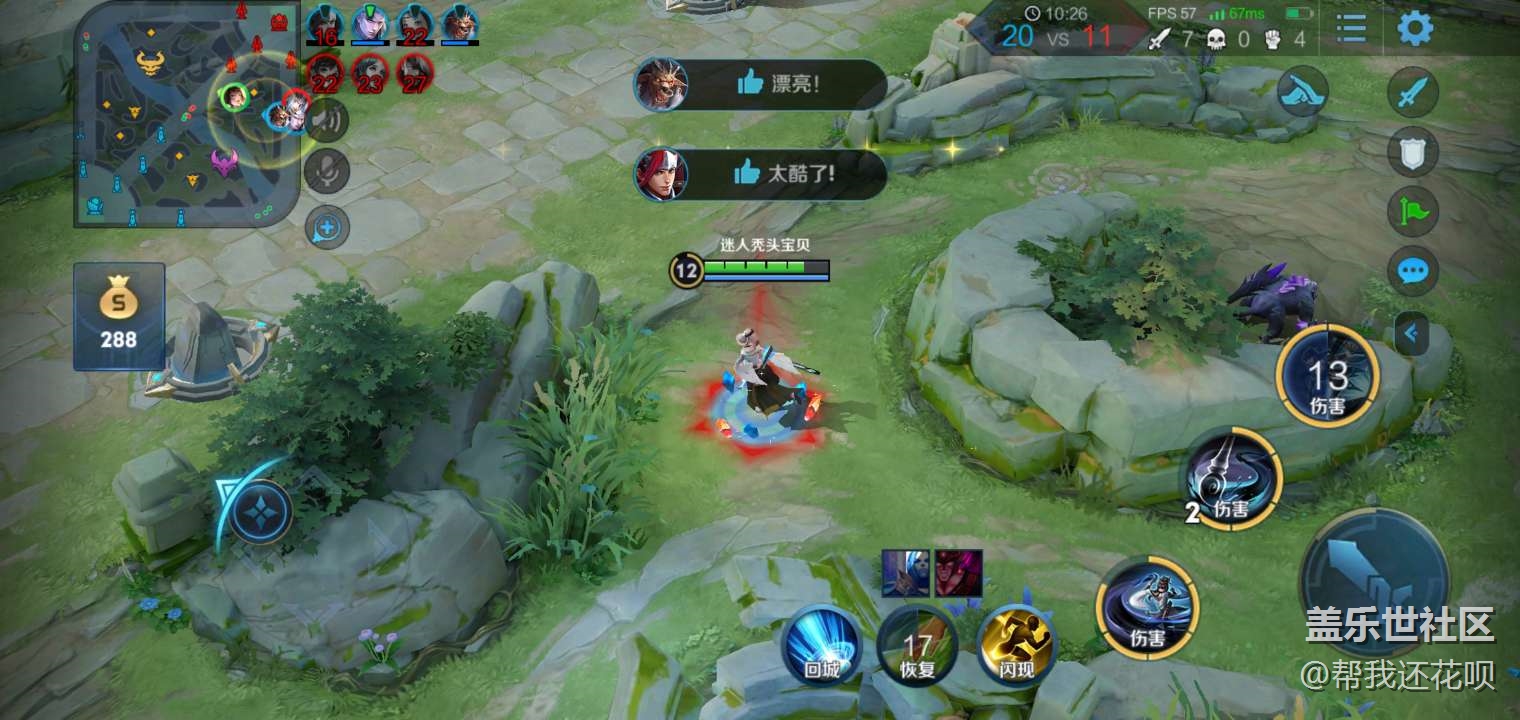Send the retreat shield signal
The image size is (1520, 720).
pyautogui.click(x=1413, y=152)
